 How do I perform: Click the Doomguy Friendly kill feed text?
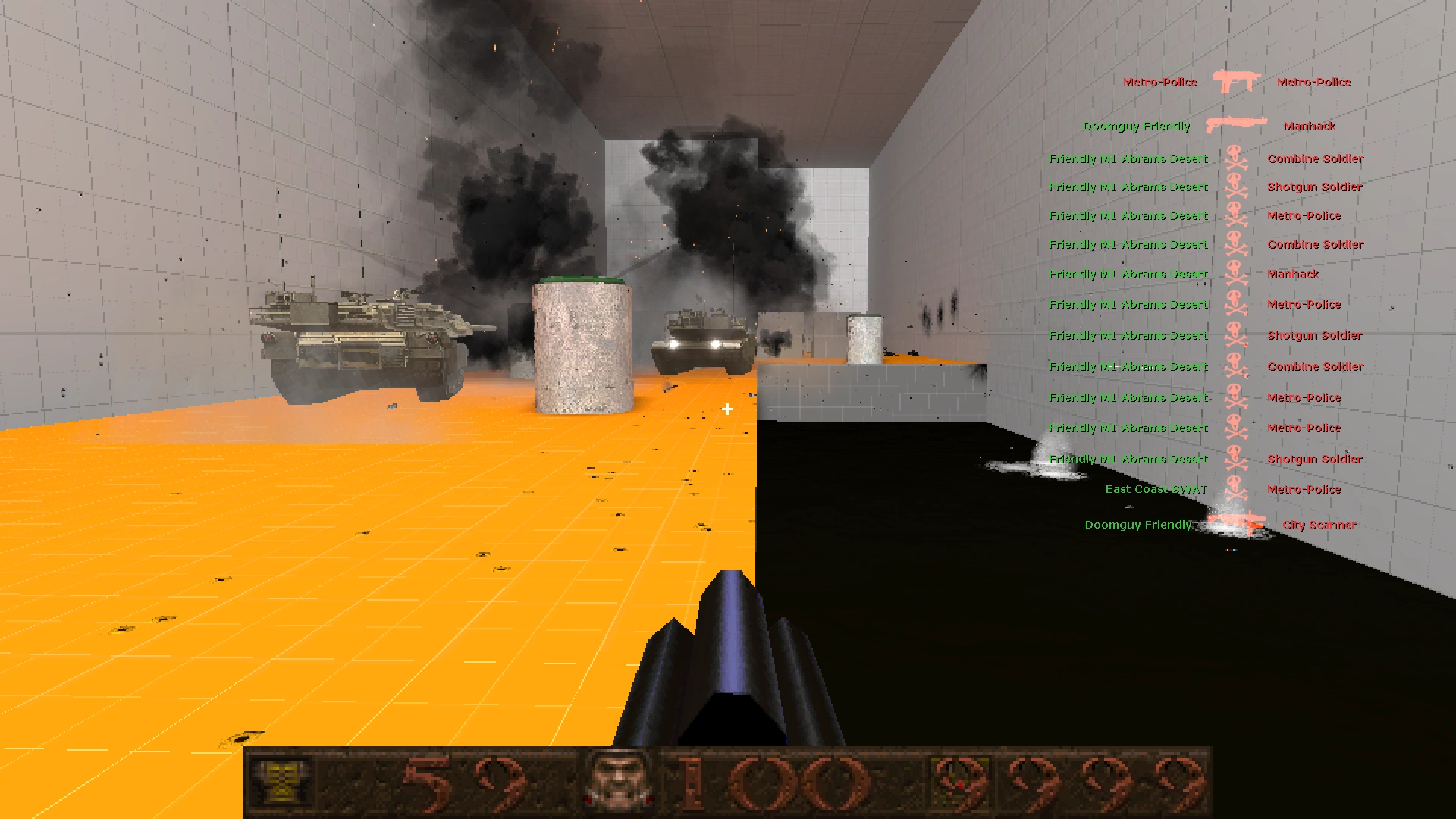coord(1137,127)
